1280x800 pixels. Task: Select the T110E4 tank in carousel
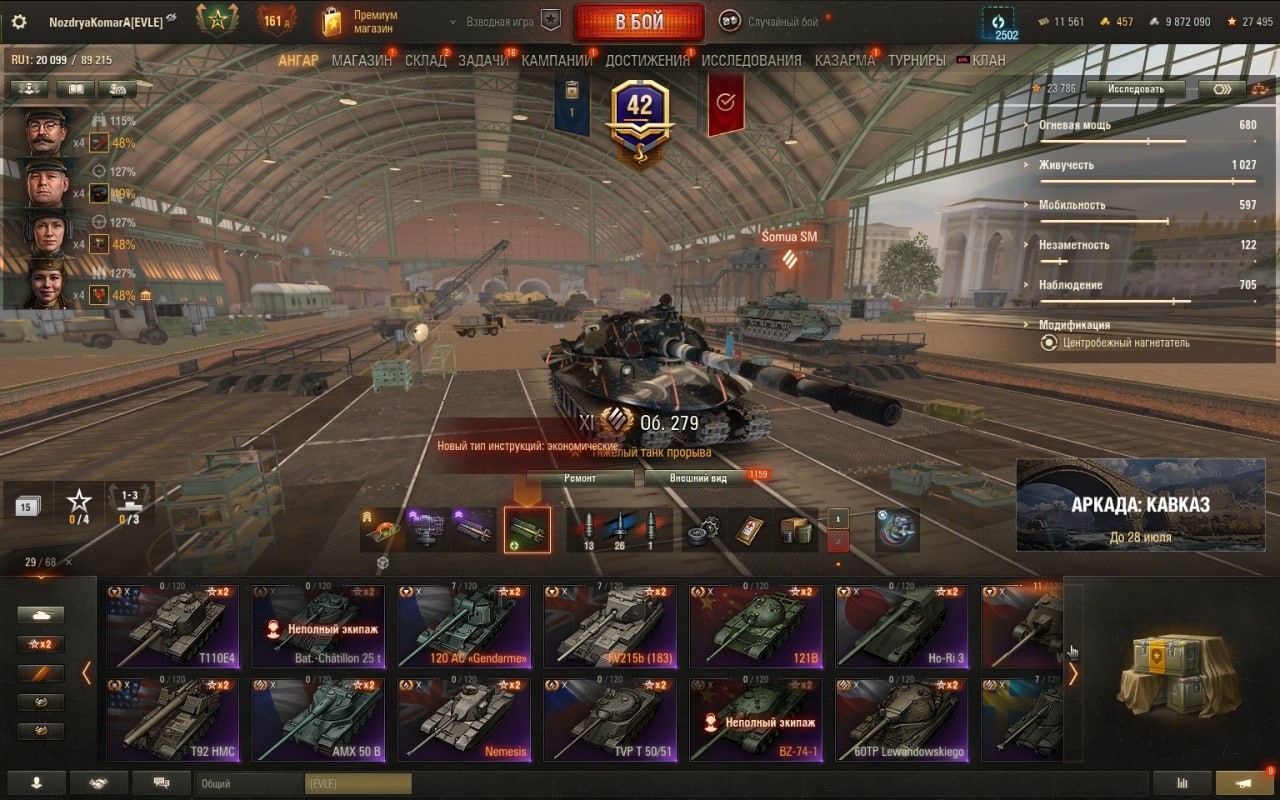173,626
